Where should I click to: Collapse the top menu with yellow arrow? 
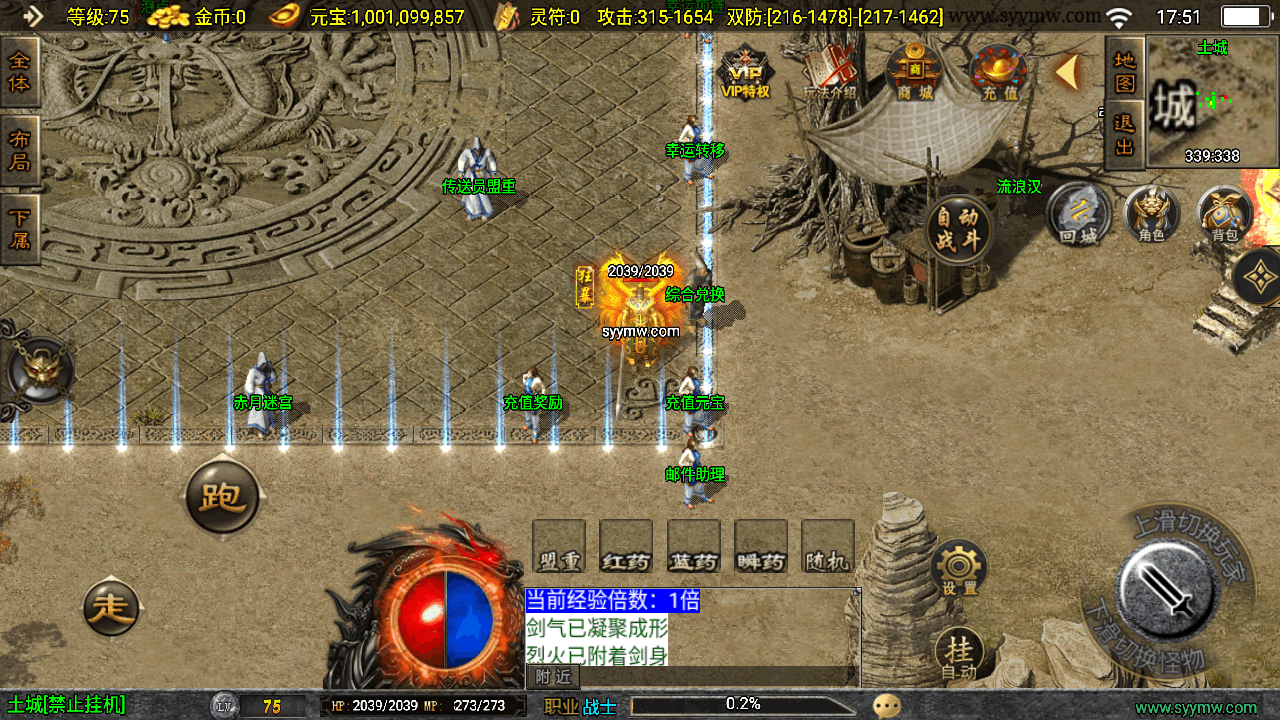tap(1067, 71)
